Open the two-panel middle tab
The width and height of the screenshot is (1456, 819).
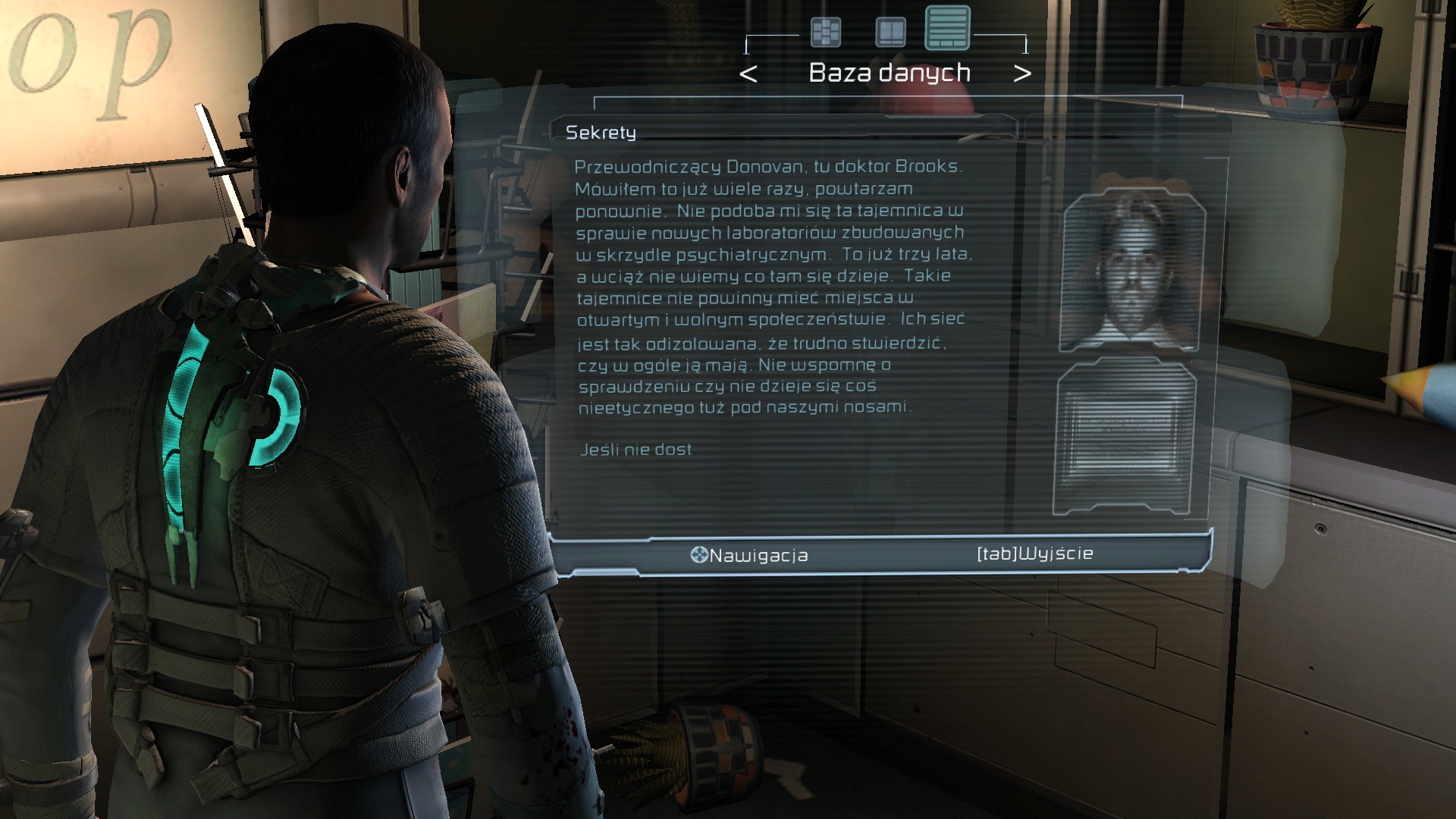(x=890, y=33)
